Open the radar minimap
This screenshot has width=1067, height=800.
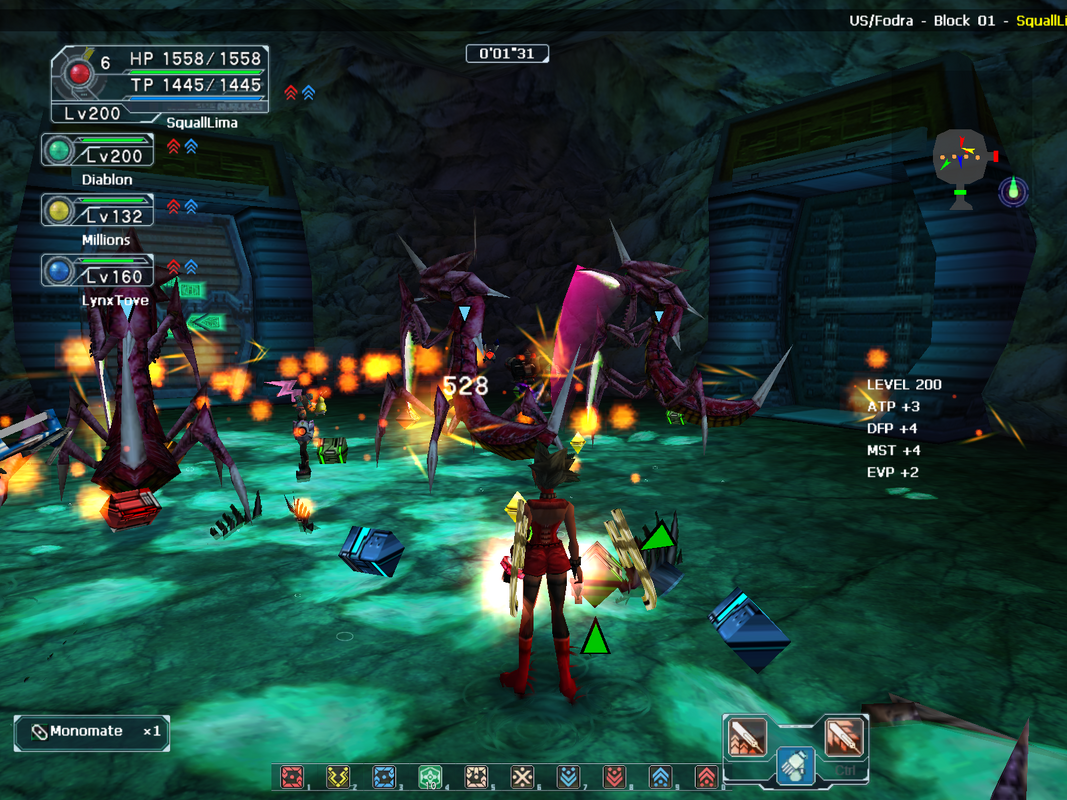[x=961, y=160]
